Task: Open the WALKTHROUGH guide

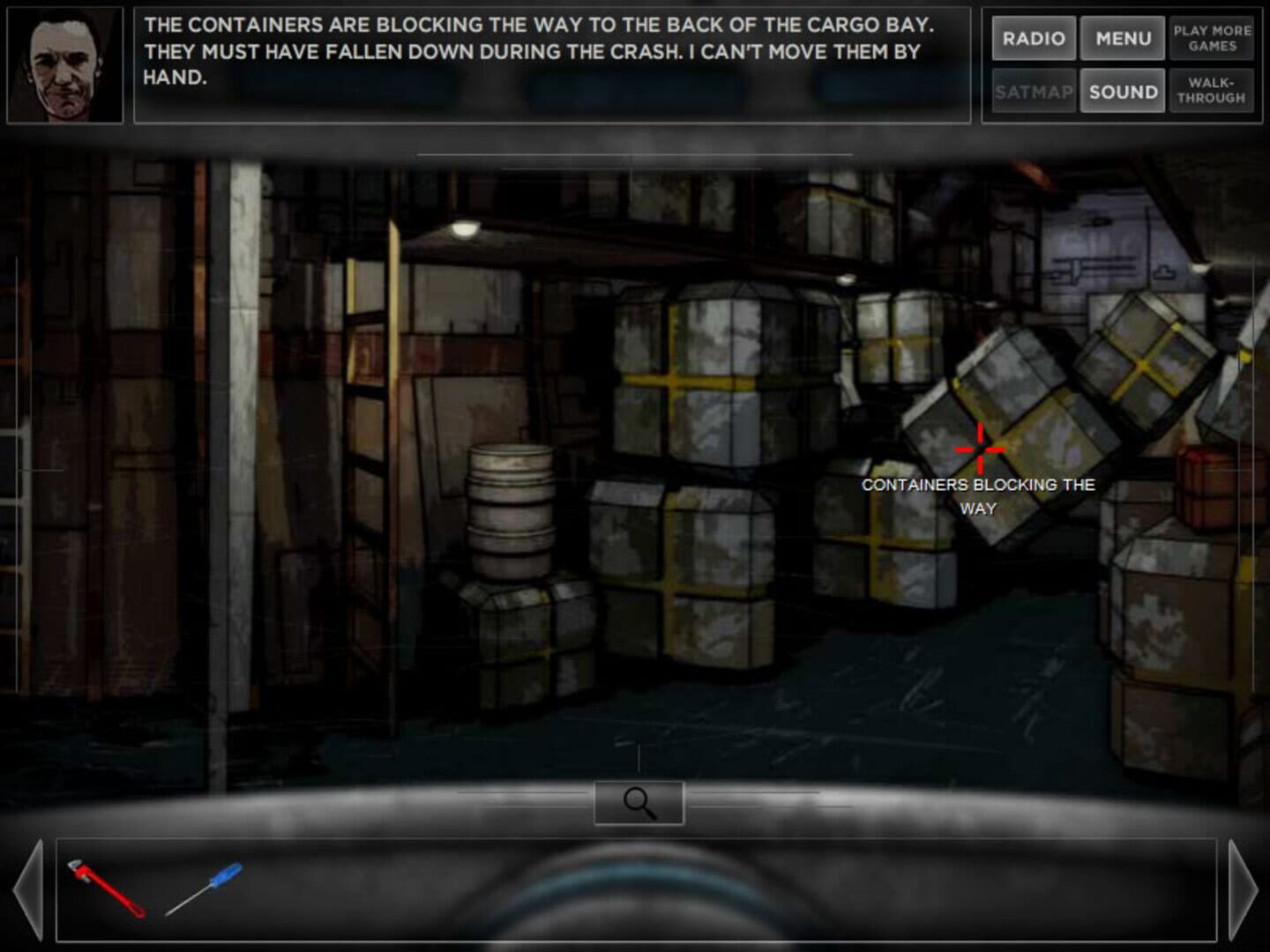Action: (x=1212, y=90)
